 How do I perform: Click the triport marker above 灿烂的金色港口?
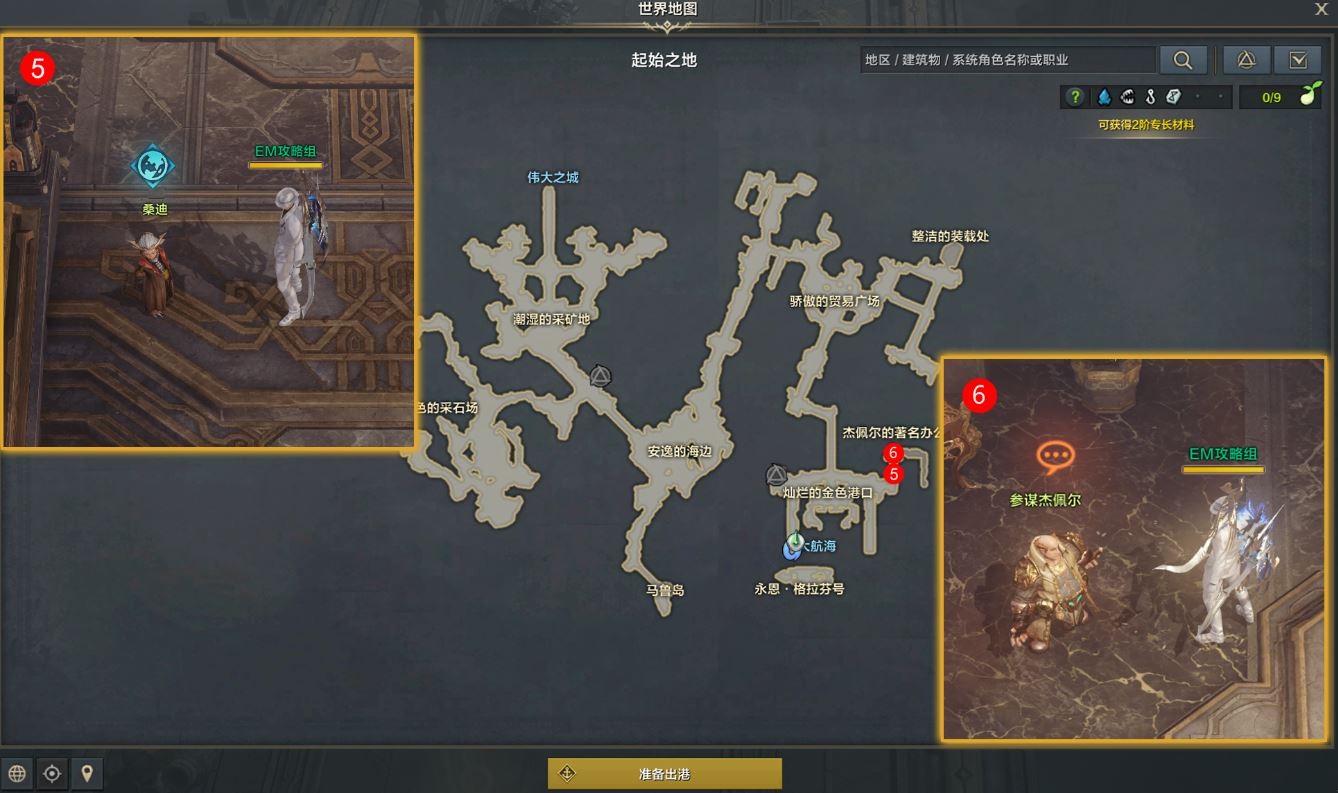click(776, 475)
